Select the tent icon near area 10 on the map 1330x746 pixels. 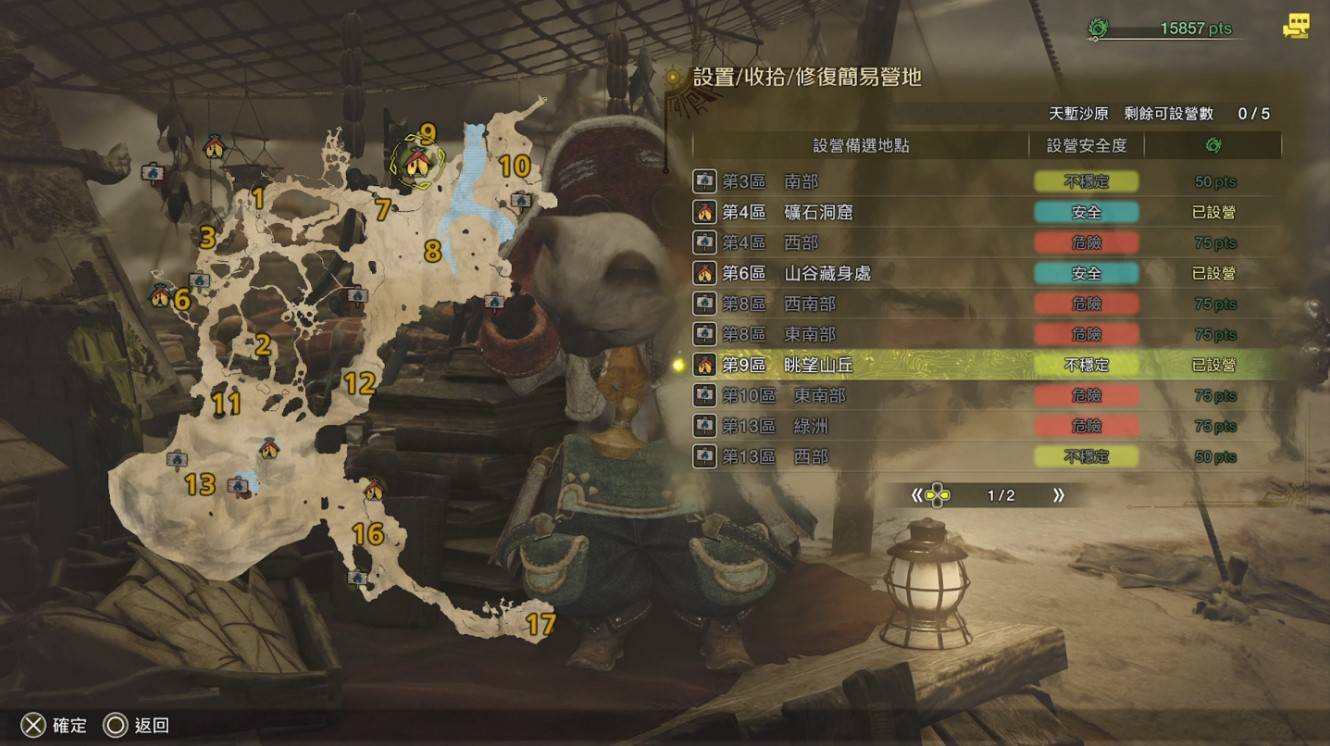[522, 199]
